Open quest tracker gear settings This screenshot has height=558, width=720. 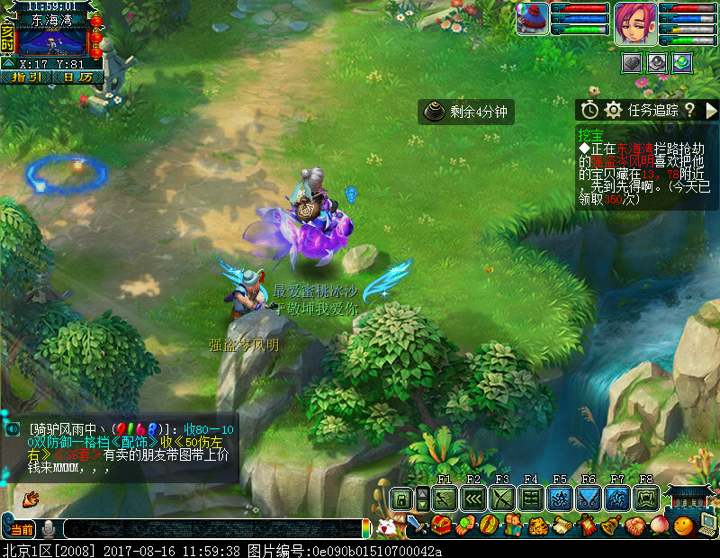click(x=614, y=110)
